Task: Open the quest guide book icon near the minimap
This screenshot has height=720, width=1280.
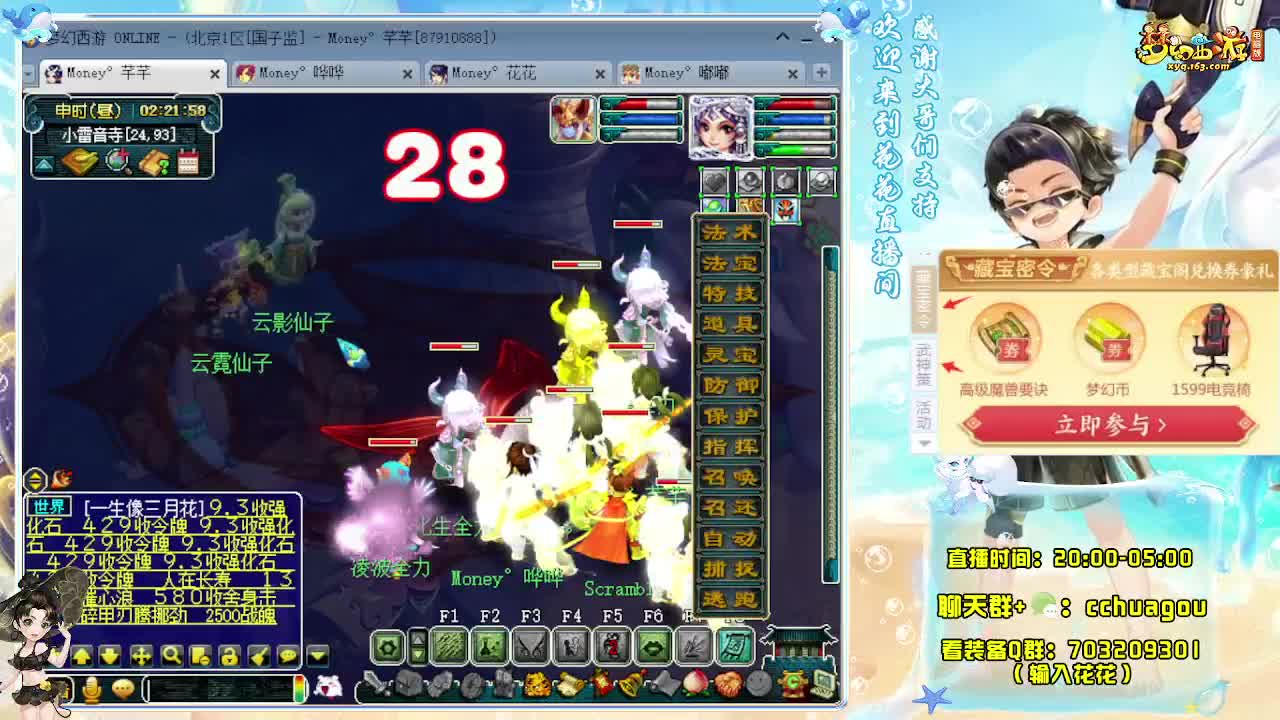Action: (x=153, y=163)
